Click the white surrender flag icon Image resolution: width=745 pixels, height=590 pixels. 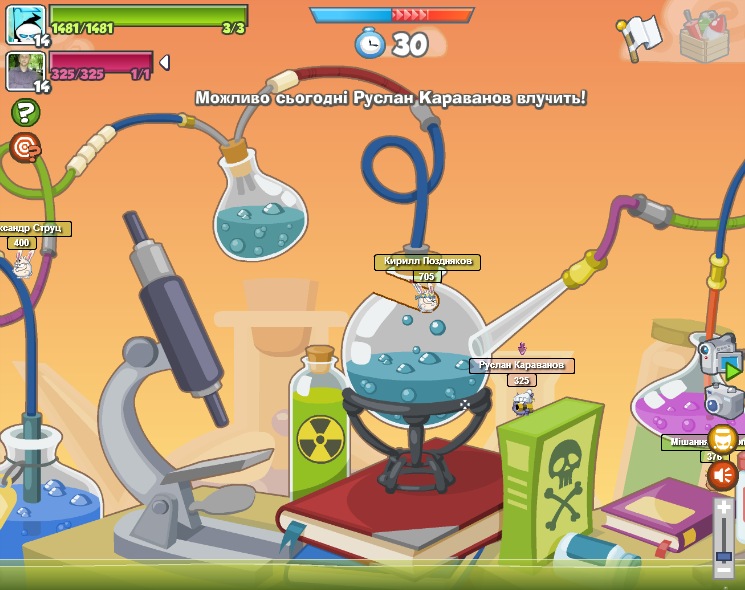coord(641,35)
